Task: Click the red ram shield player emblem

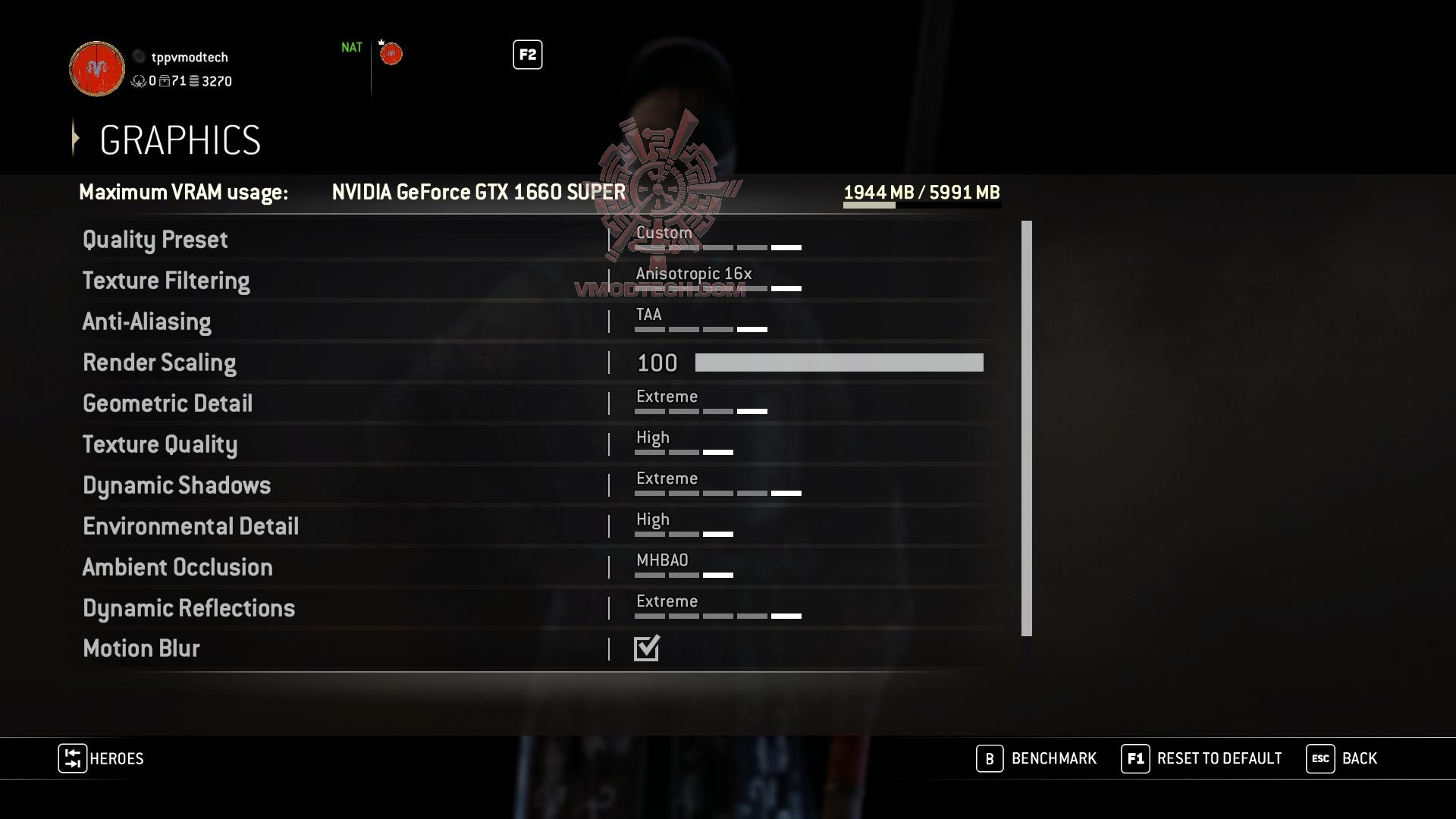Action: click(96, 68)
